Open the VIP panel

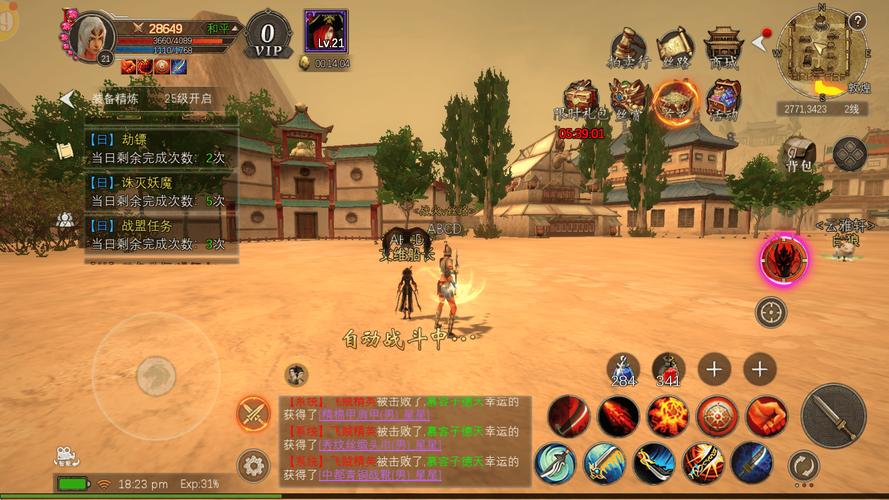(268, 34)
